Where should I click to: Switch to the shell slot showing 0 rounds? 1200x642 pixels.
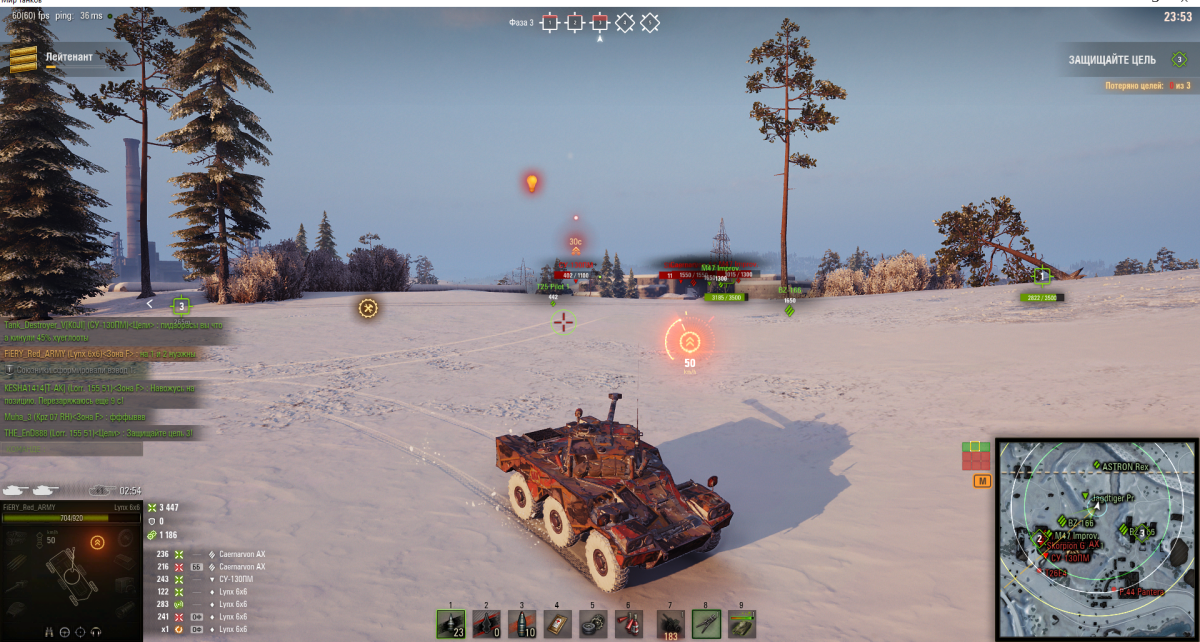(486, 624)
